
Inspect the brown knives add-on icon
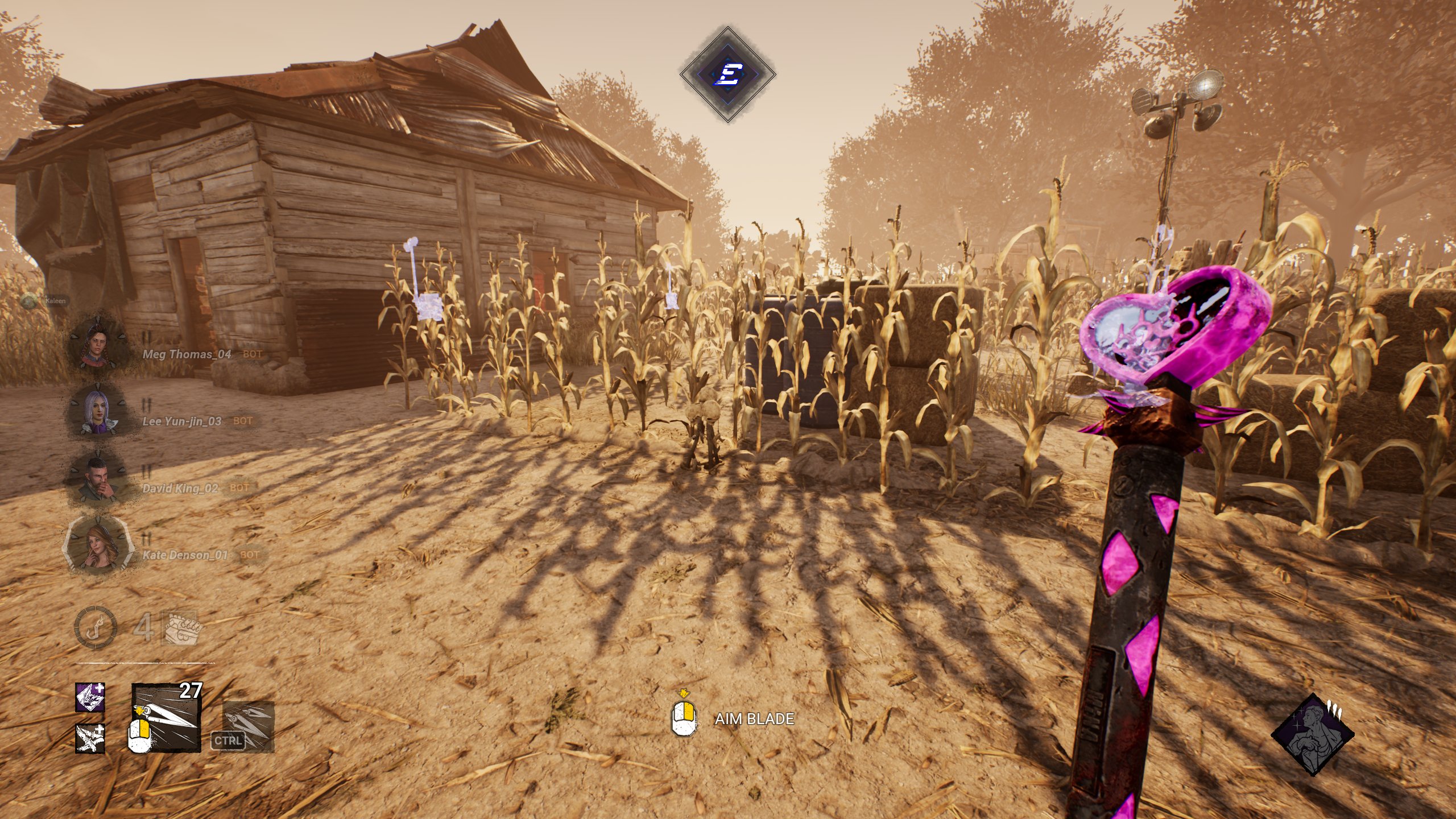point(90,738)
